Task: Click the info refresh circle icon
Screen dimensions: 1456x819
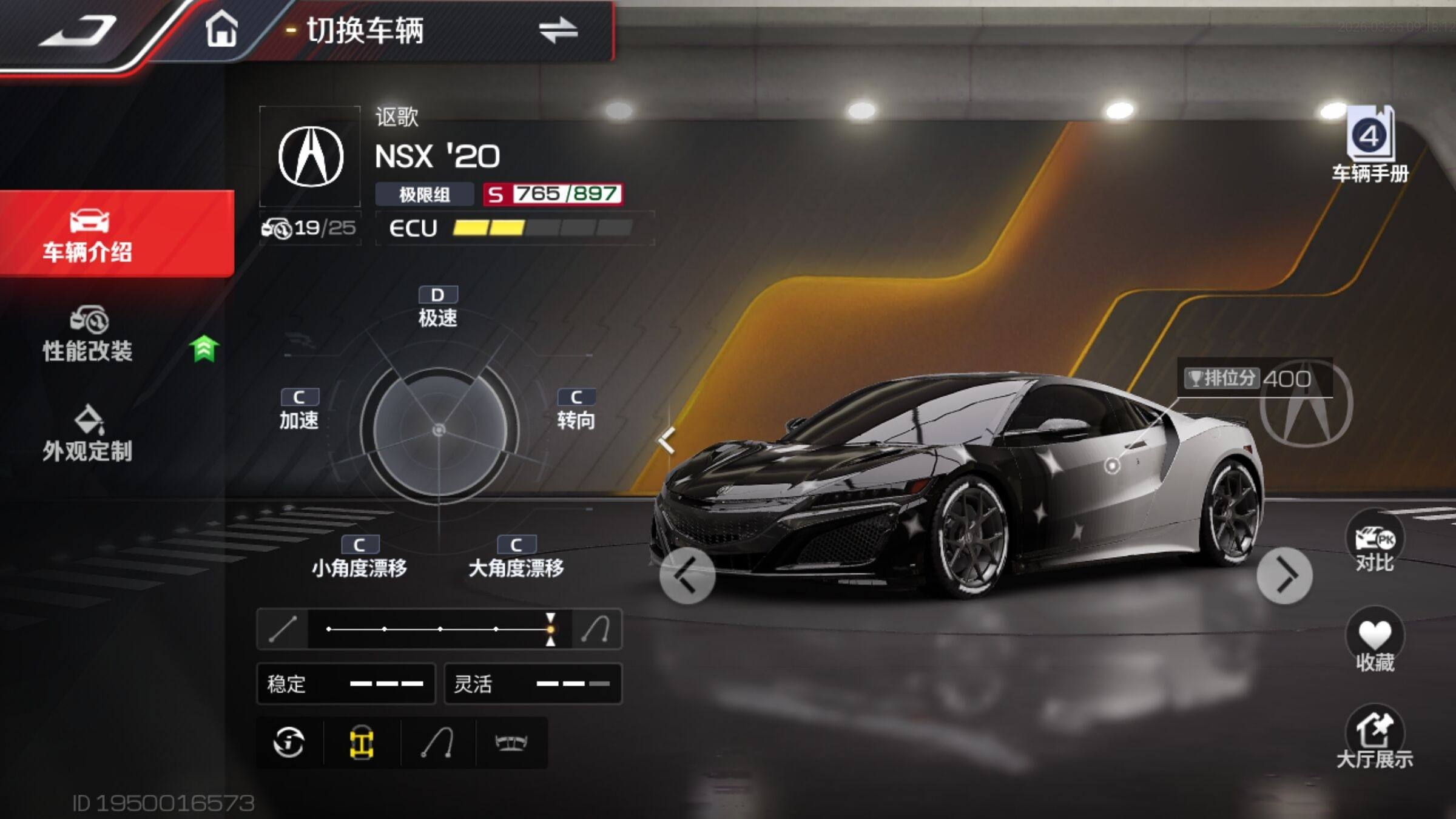Action: (289, 743)
